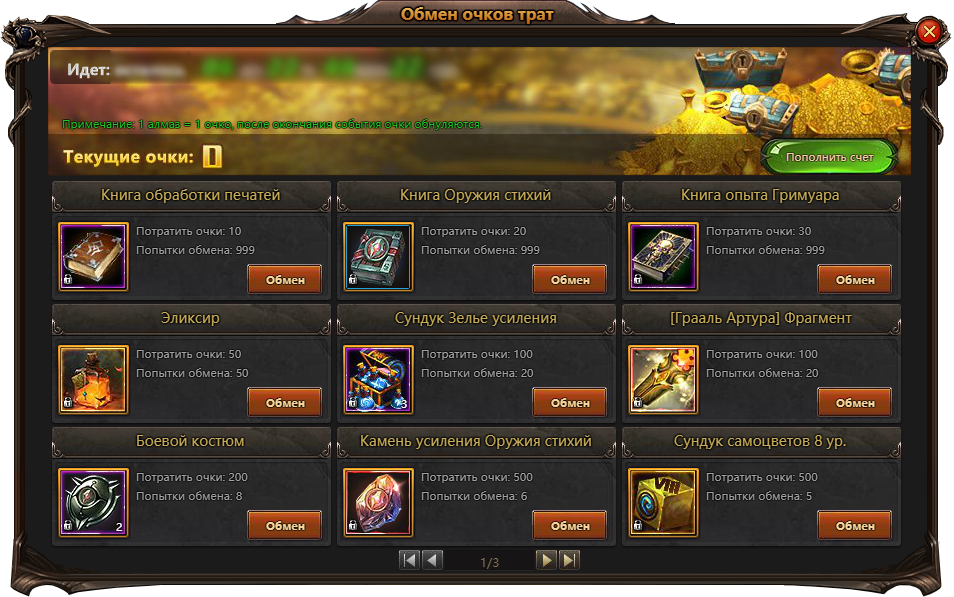
Task: Exchange points for Сундук самоцветов 8 ур.
Action: point(854,526)
